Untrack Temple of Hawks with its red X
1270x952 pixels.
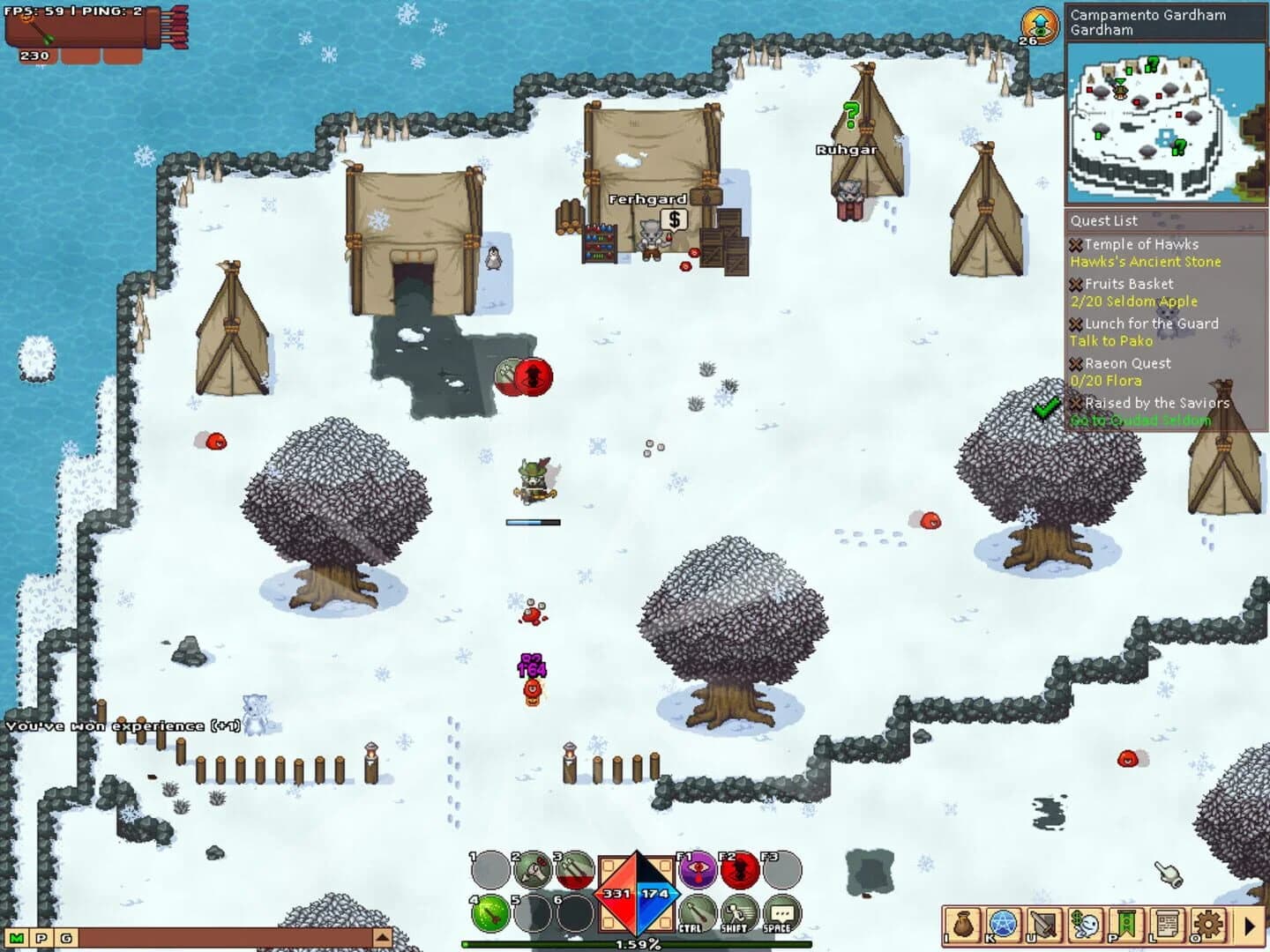click(x=1075, y=244)
